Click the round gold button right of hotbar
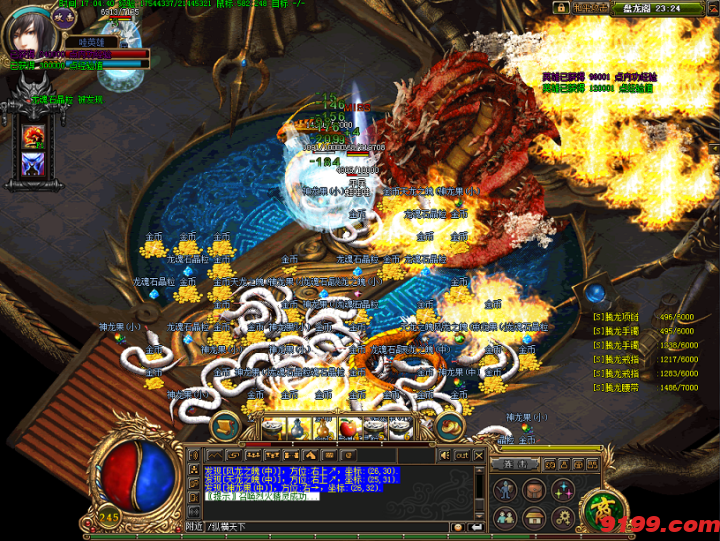720x541 pixels. 449,426
